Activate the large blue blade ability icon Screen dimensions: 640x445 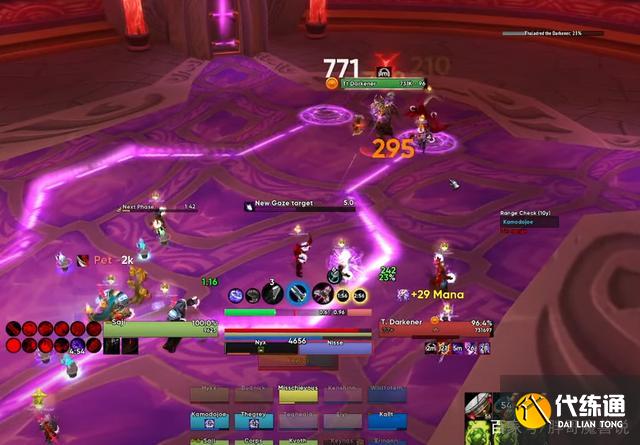(x=299, y=293)
